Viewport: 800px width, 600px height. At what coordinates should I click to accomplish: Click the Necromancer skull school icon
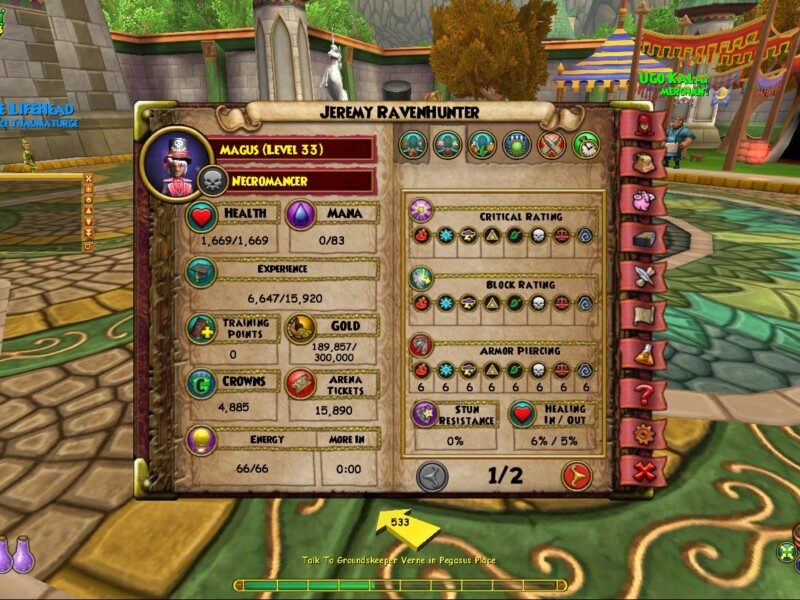(212, 181)
